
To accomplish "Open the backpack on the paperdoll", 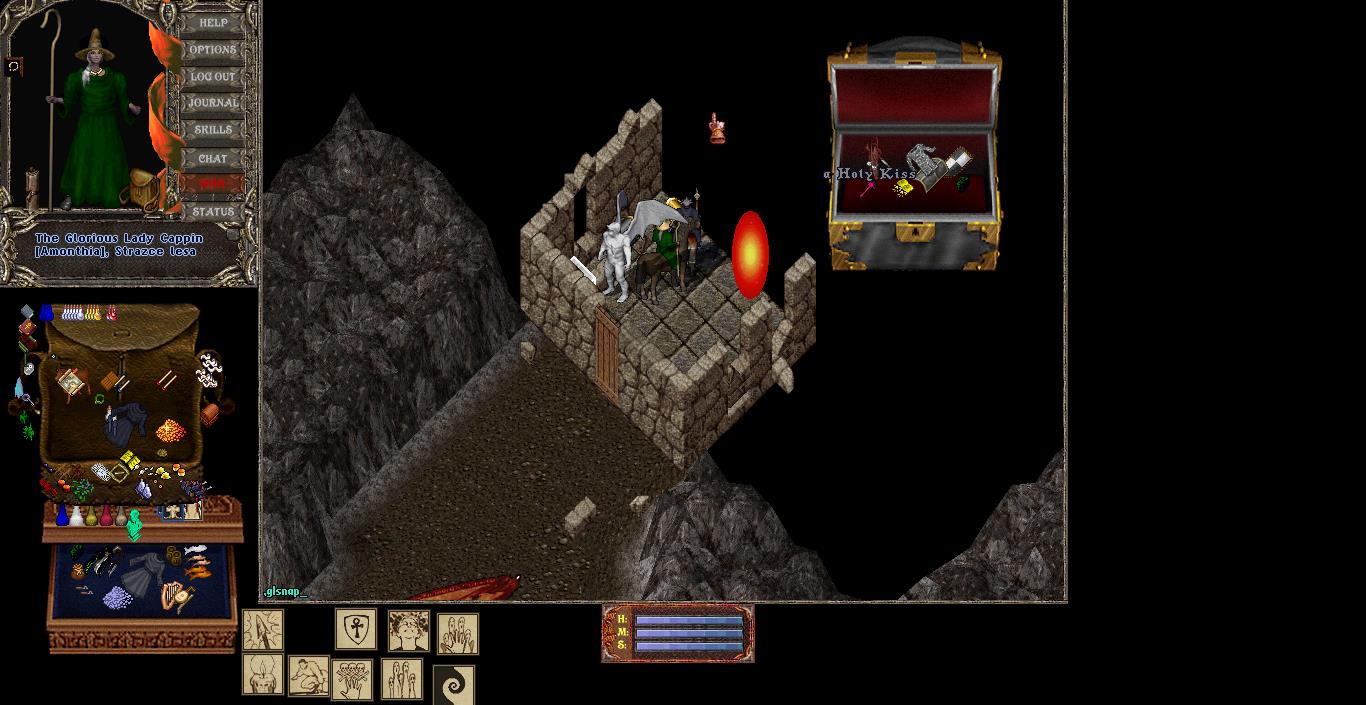I will click(x=143, y=187).
